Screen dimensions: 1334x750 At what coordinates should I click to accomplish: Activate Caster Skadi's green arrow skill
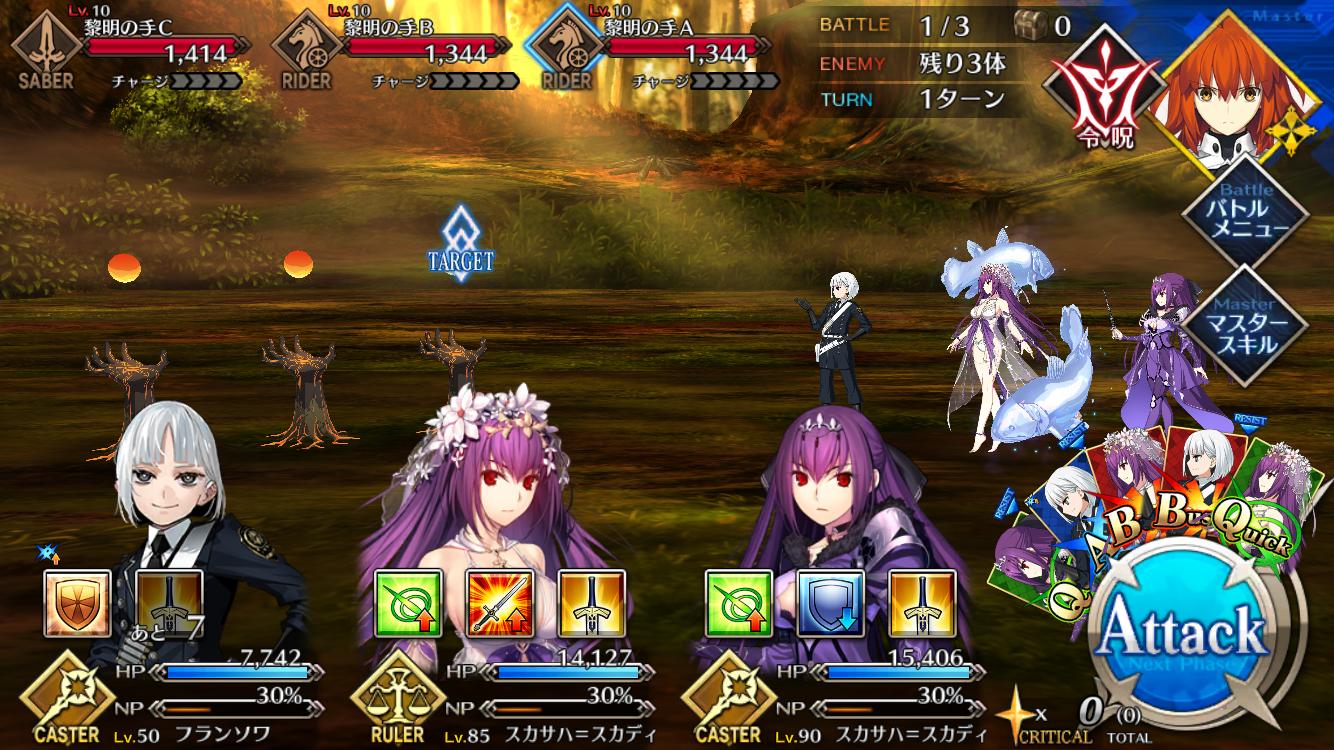[x=739, y=604]
